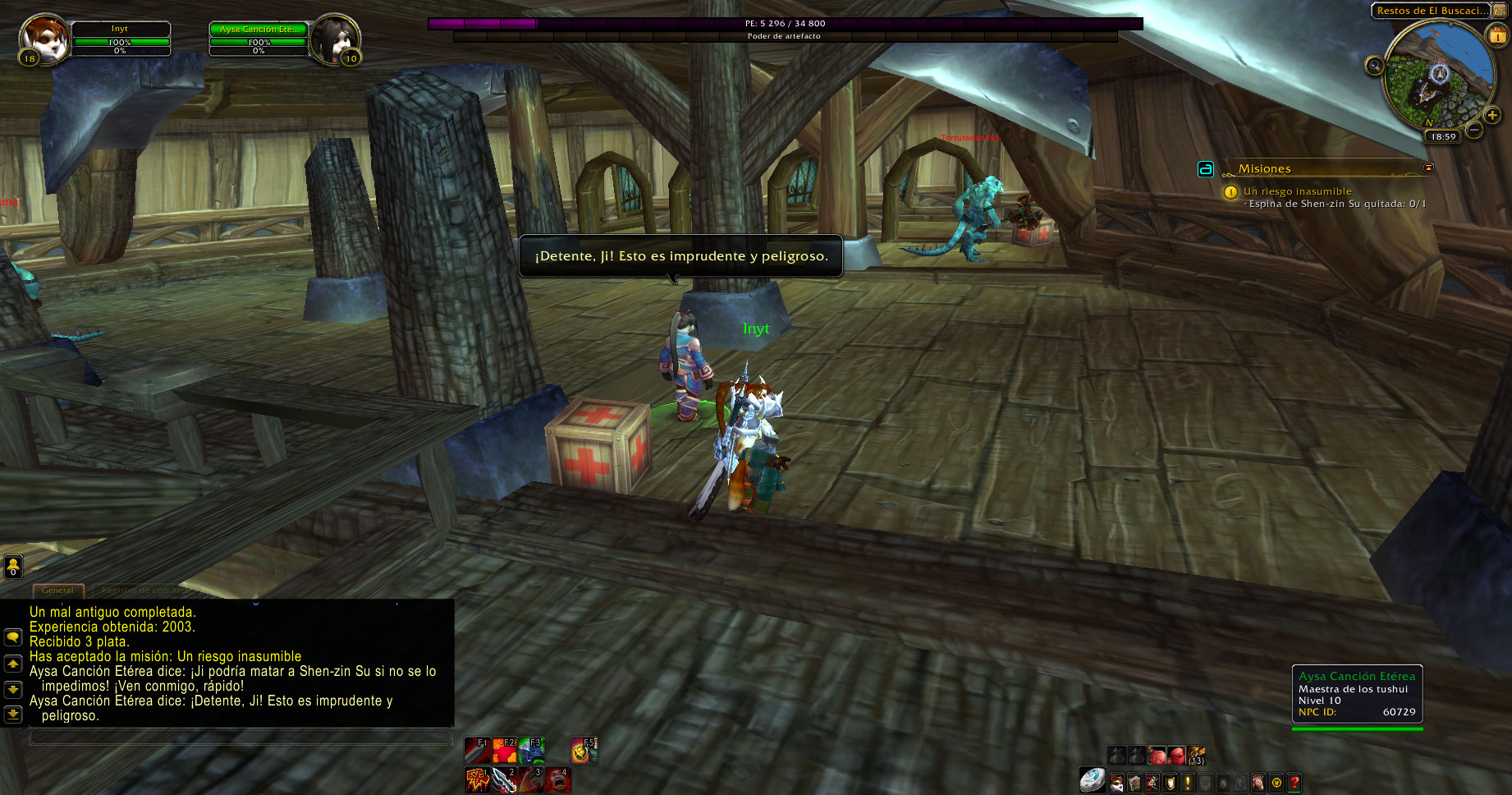This screenshot has height=795, width=1512.
Task: Activate the ability bound to F1
Action: [477, 750]
